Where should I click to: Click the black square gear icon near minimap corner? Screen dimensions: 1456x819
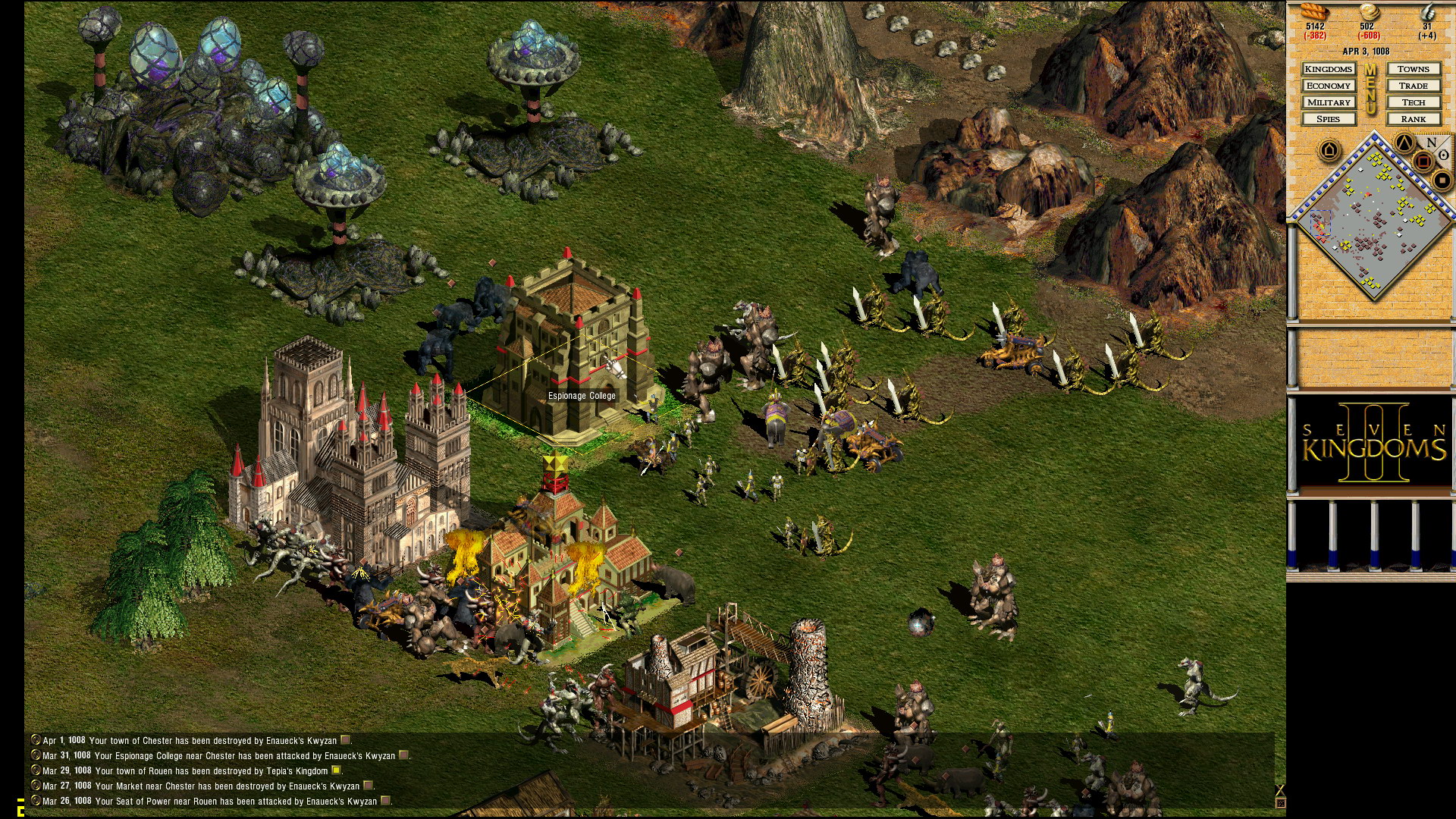(1442, 180)
